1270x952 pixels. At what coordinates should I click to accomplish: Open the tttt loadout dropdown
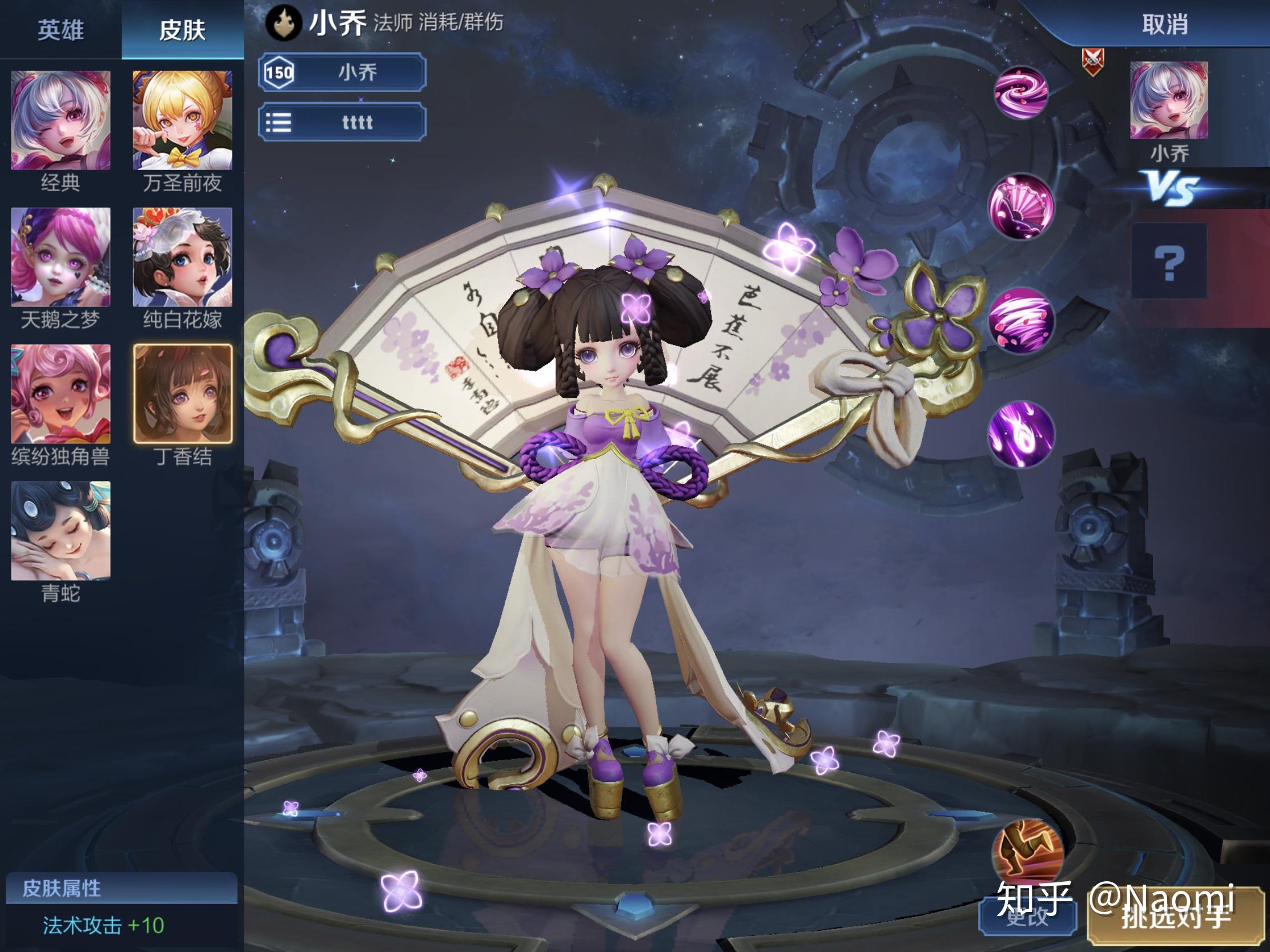pyautogui.click(x=341, y=122)
